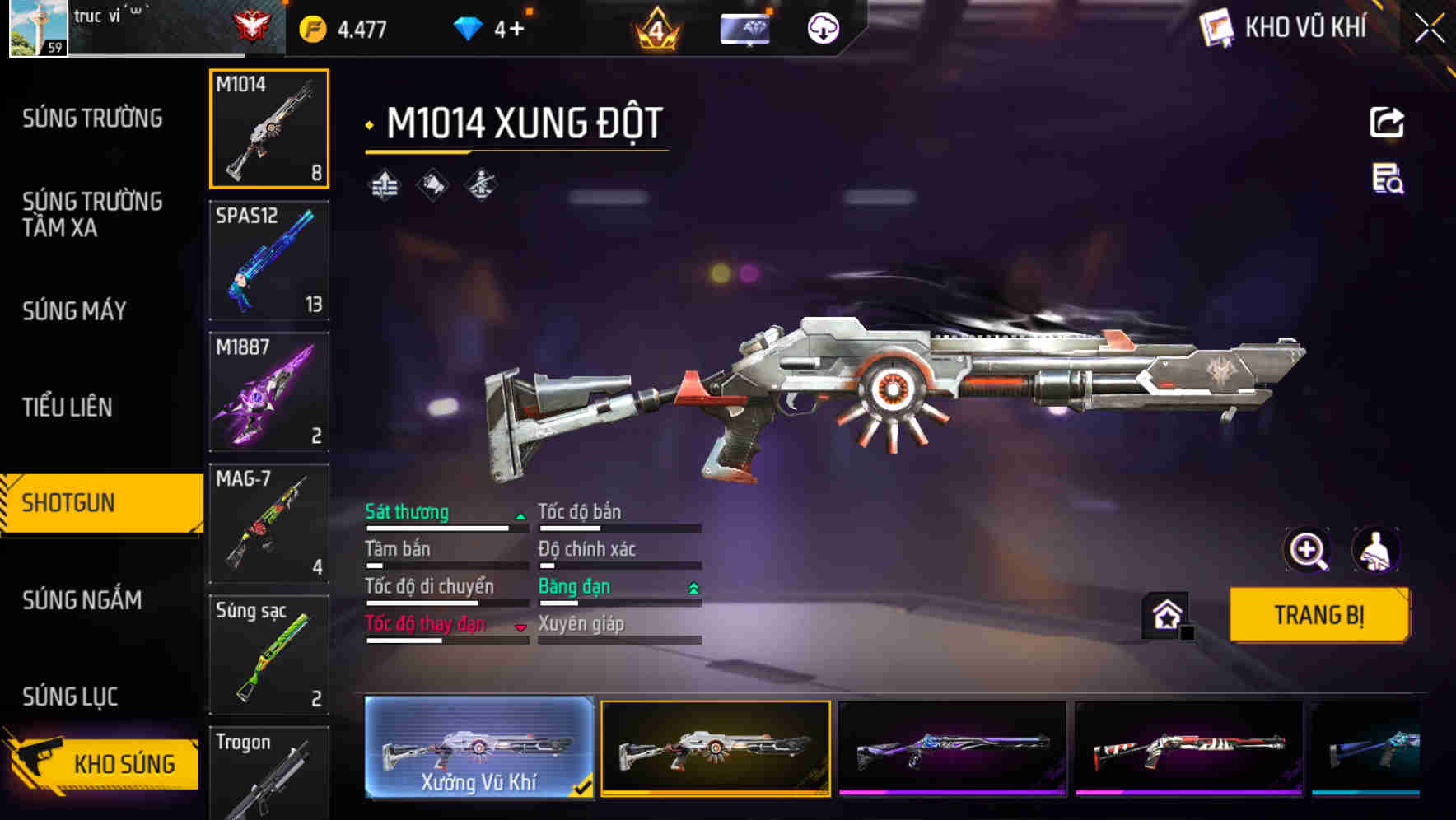Screen dimensions: 1456x820
Task: Switch to the SÚNG TRƯỜNG category
Action: pos(92,119)
